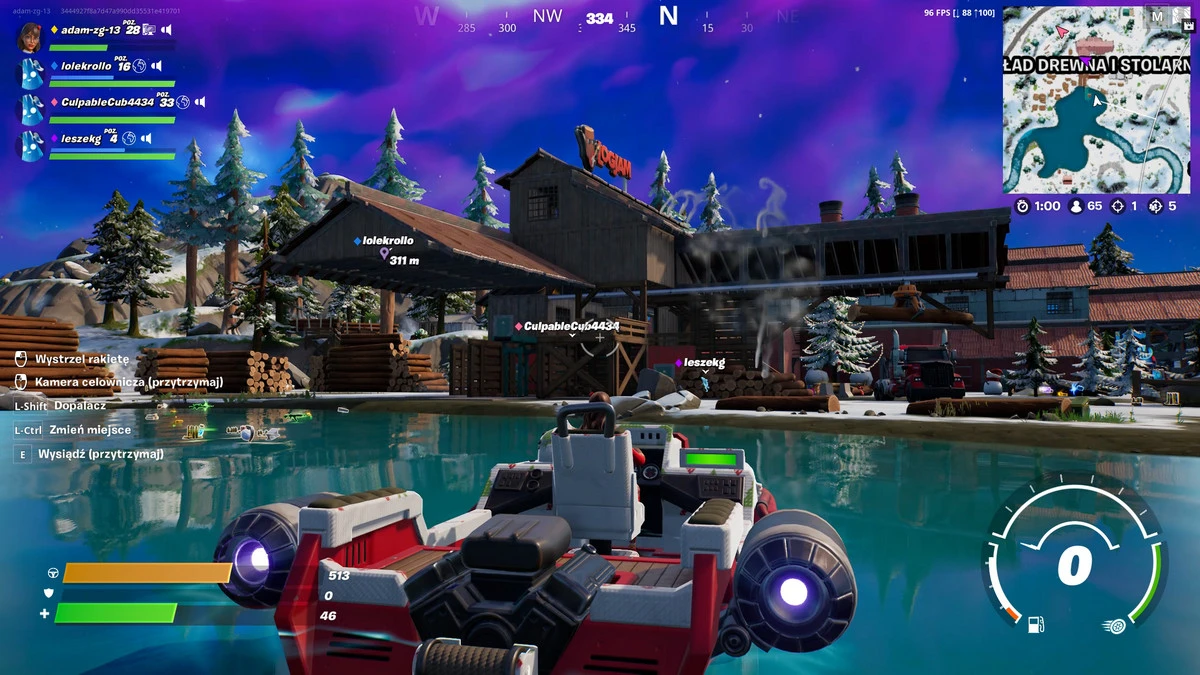
Task: Toggle voice for leszekg via speaker icon
Action: [x=146, y=138]
